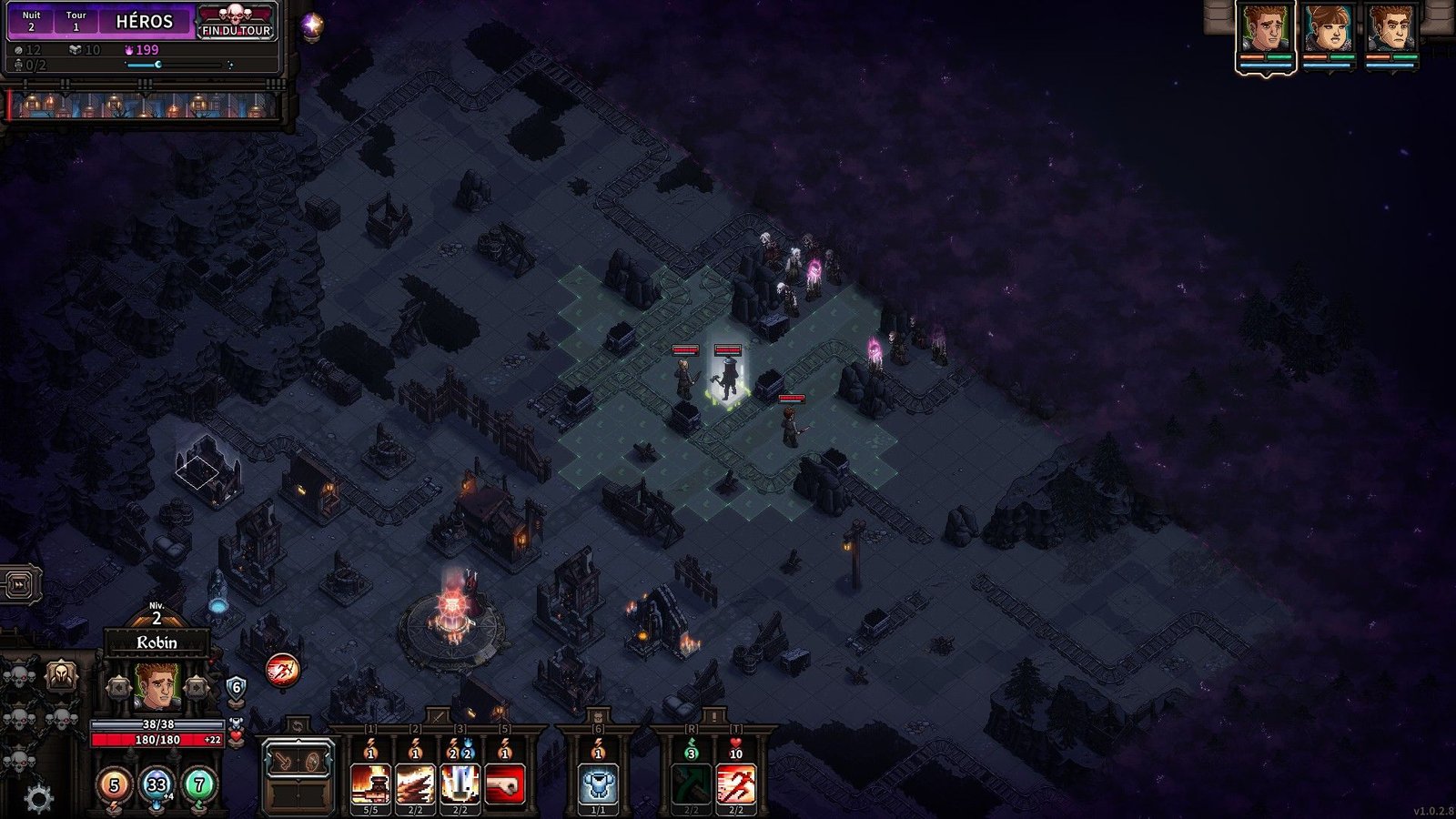Click the round red sprint status icon
The height and width of the screenshot is (819, 1456).
(x=282, y=671)
